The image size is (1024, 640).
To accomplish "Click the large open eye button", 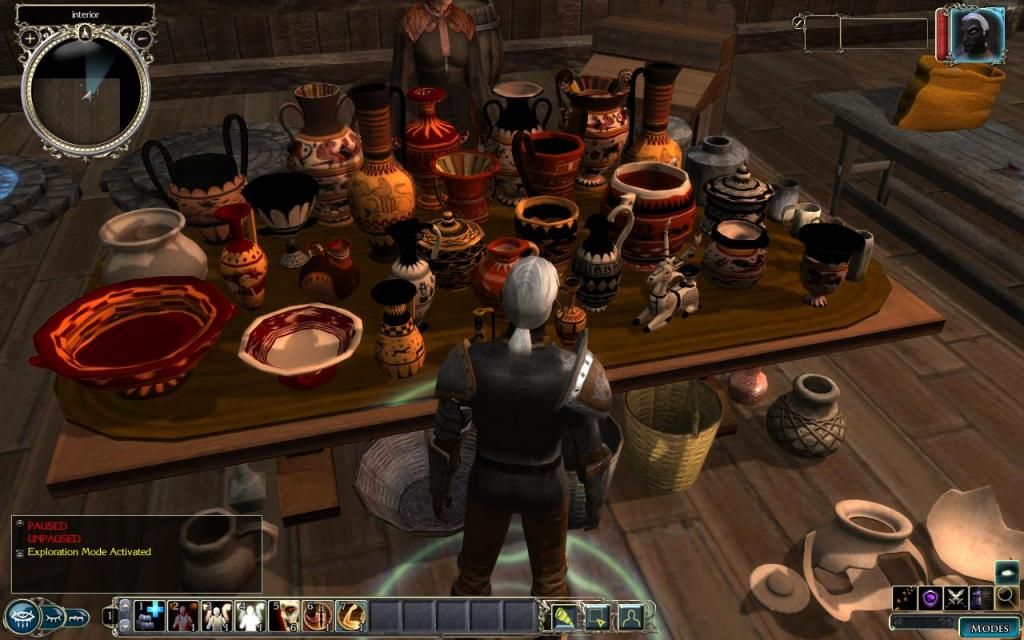I will (22, 615).
